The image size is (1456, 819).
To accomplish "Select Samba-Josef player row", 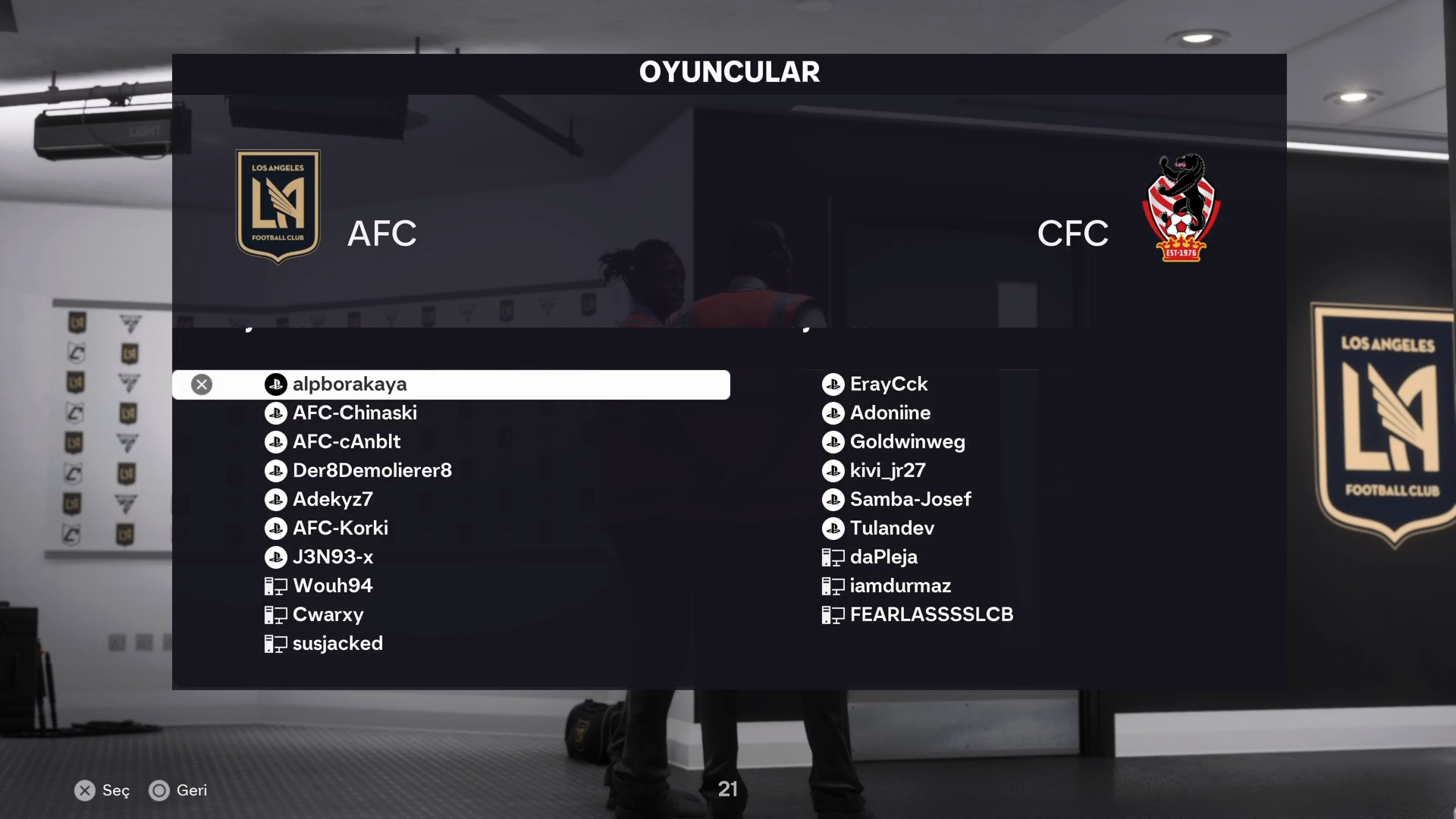I will 910,500.
